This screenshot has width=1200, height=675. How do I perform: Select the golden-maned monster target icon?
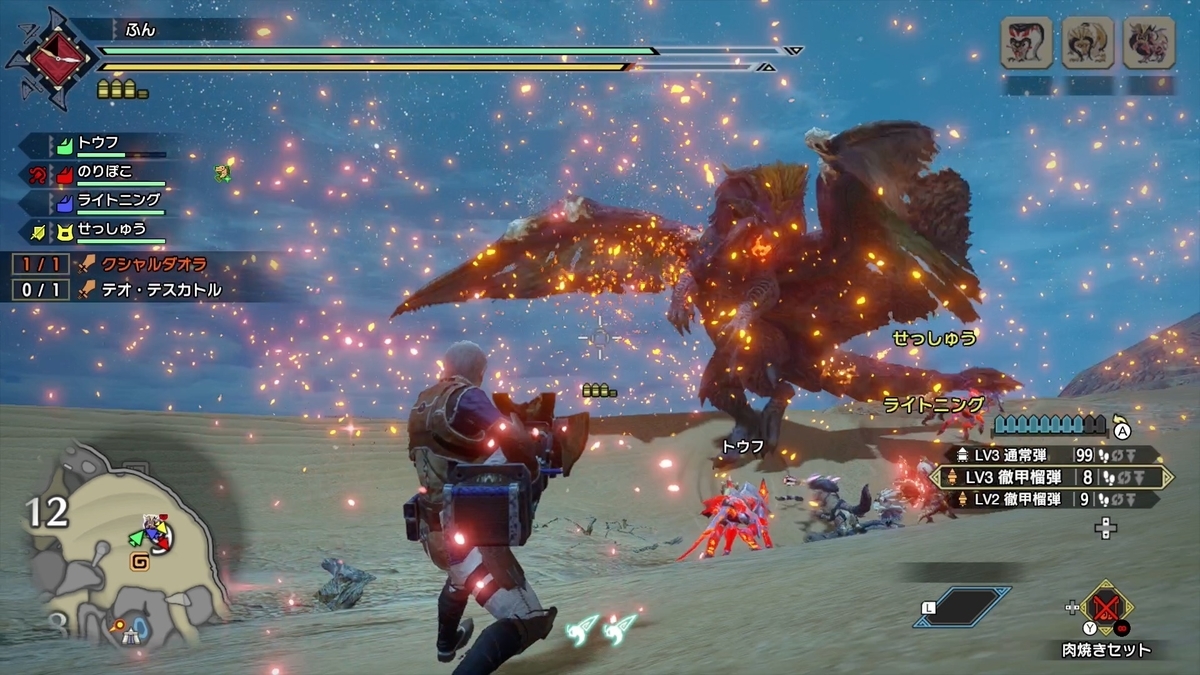(x=1087, y=44)
